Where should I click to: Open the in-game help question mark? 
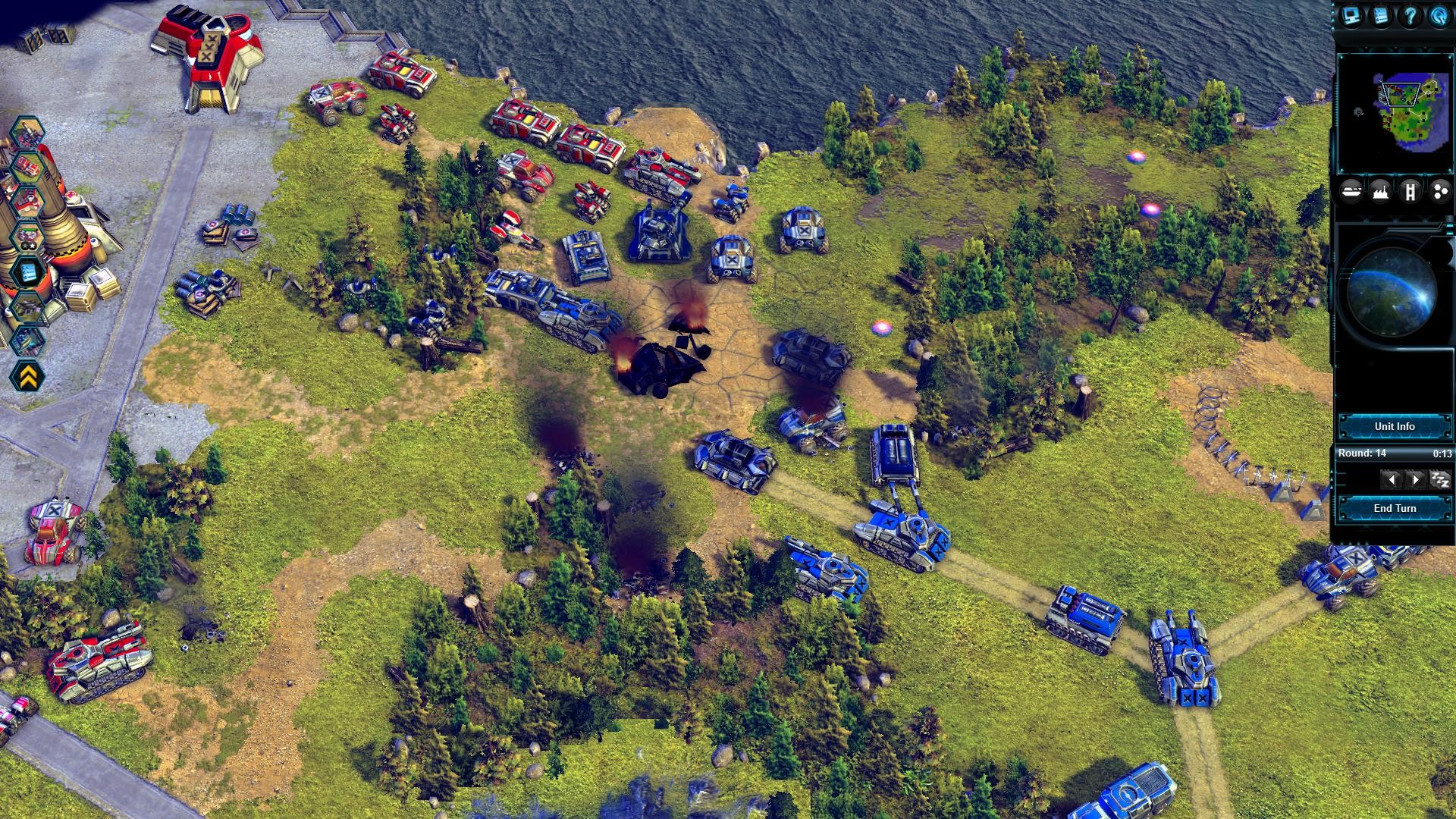pos(1410,16)
